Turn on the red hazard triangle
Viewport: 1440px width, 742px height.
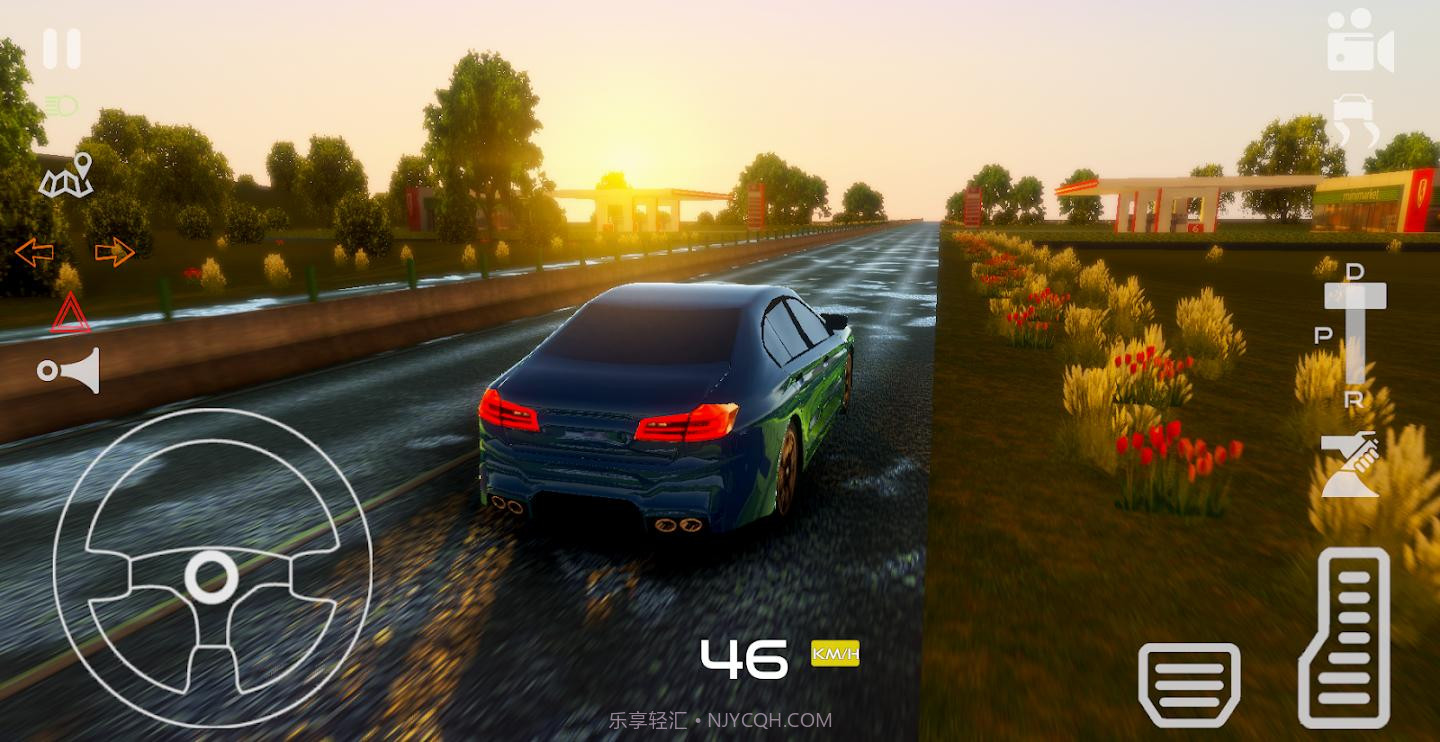(70, 314)
